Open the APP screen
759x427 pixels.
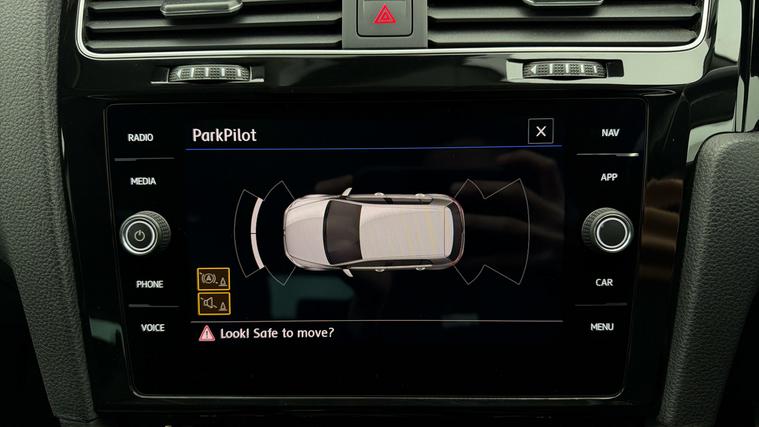tap(609, 177)
